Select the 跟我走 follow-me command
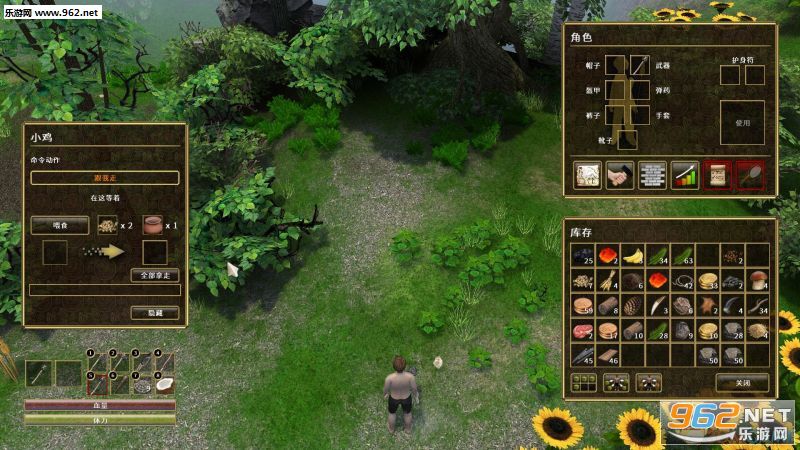800x450 pixels. pos(105,177)
